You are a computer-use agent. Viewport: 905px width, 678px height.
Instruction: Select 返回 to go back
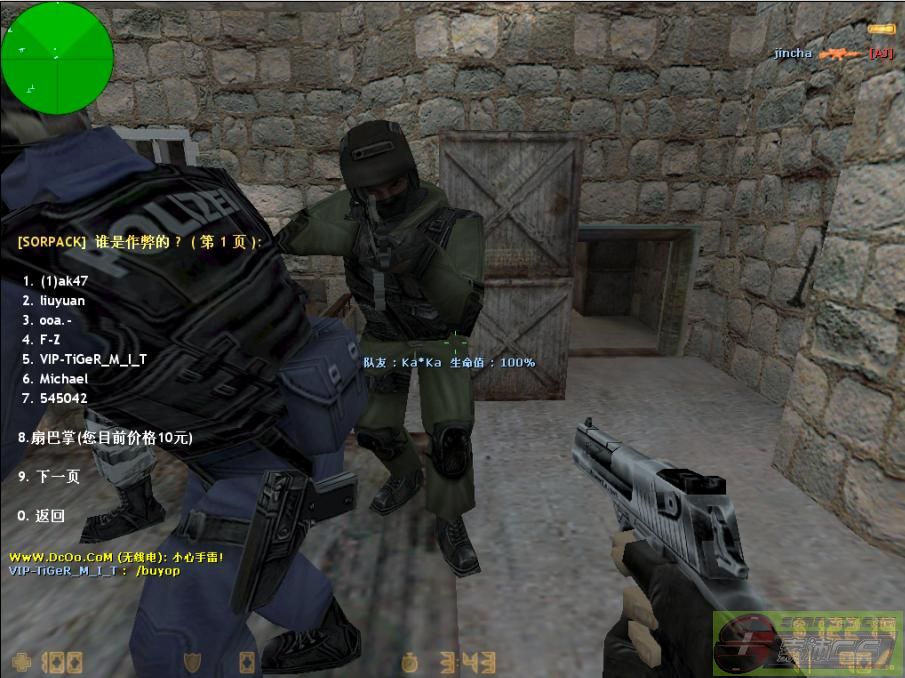(x=44, y=516)
